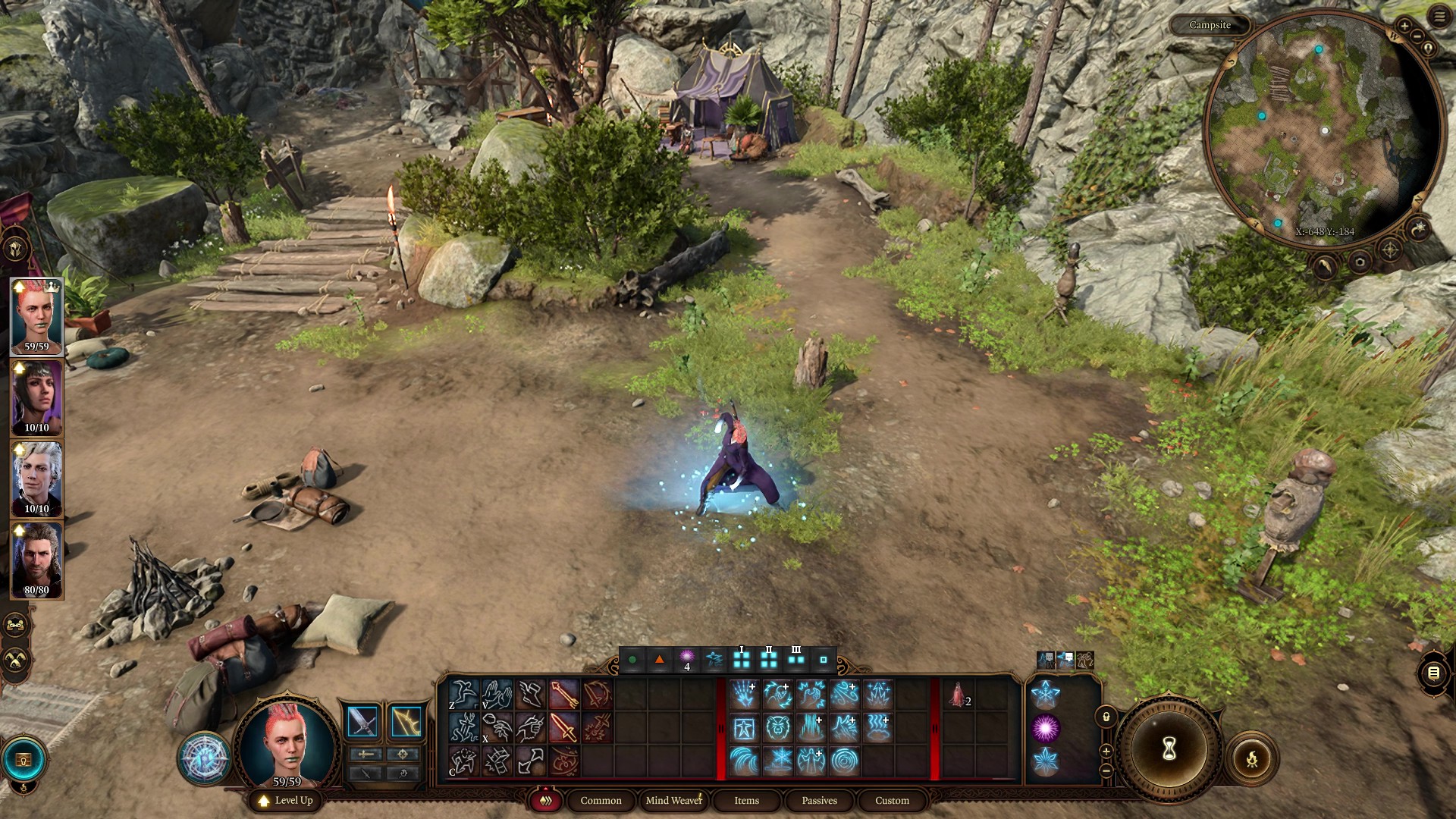Open the Mind Weaver hotbar tab

point(673,800)
